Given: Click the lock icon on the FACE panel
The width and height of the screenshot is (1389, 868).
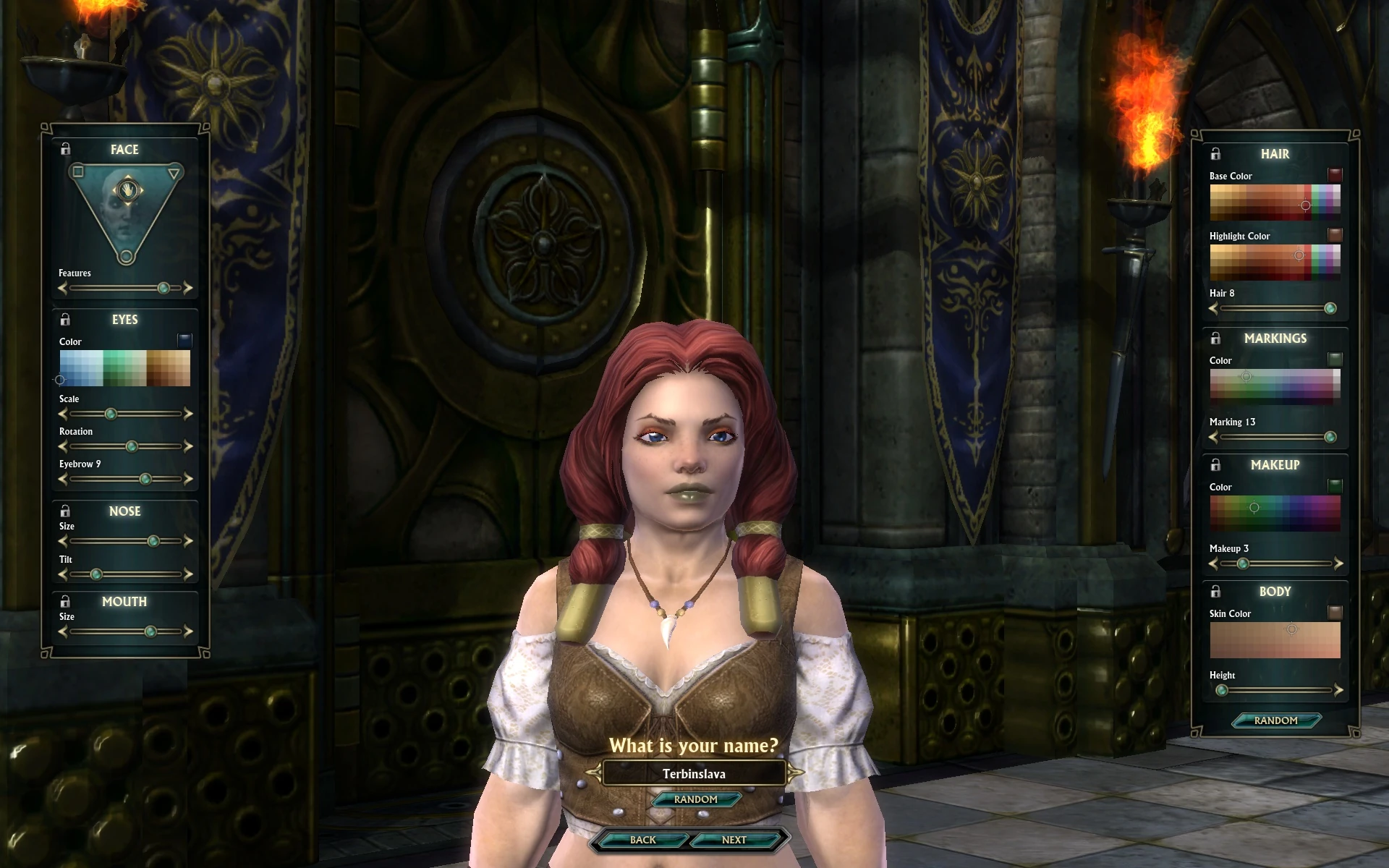Looking at the screenshot, I should click(66, 148).
